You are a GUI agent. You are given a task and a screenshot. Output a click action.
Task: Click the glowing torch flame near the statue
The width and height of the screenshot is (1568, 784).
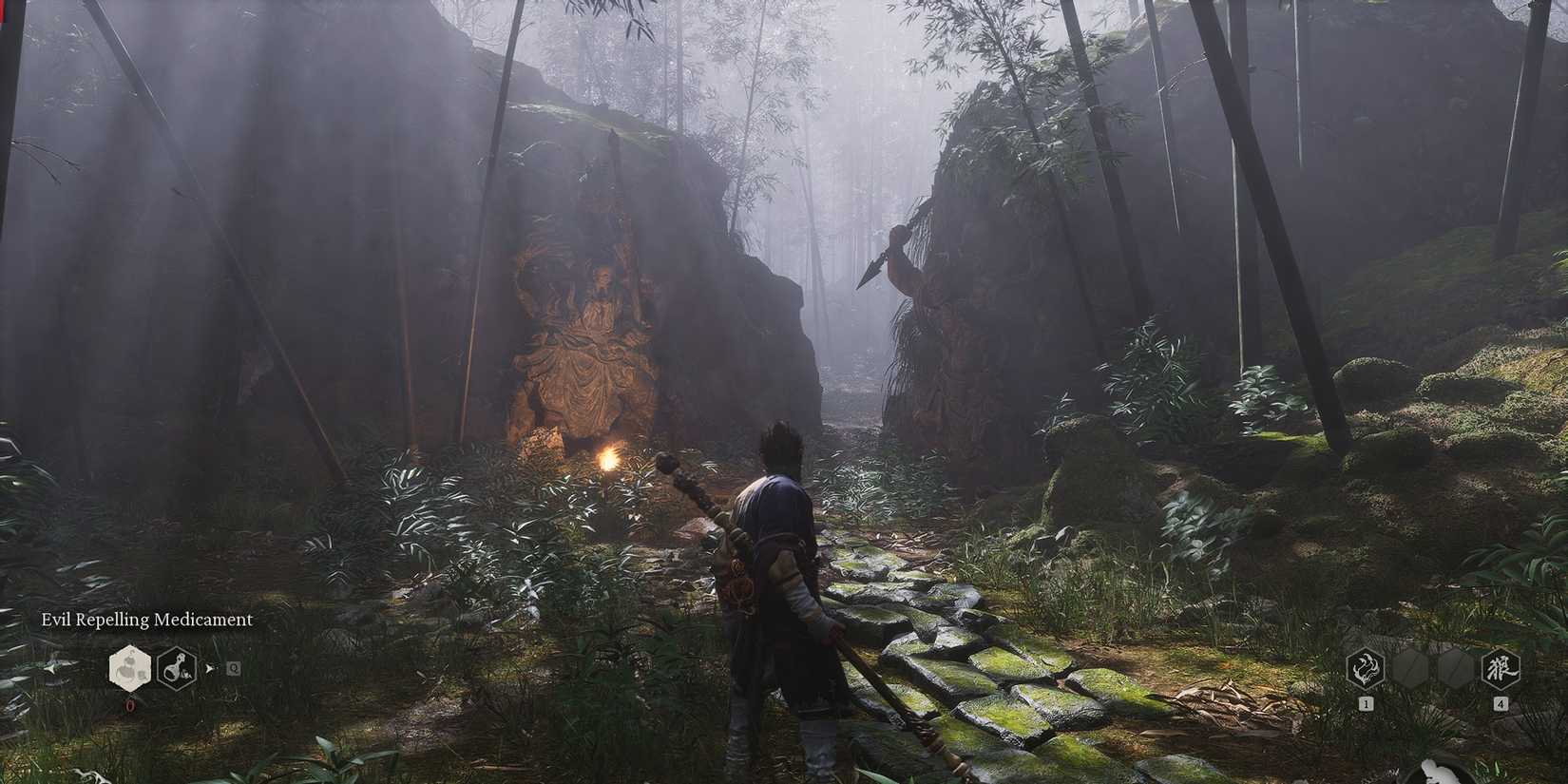609,459
